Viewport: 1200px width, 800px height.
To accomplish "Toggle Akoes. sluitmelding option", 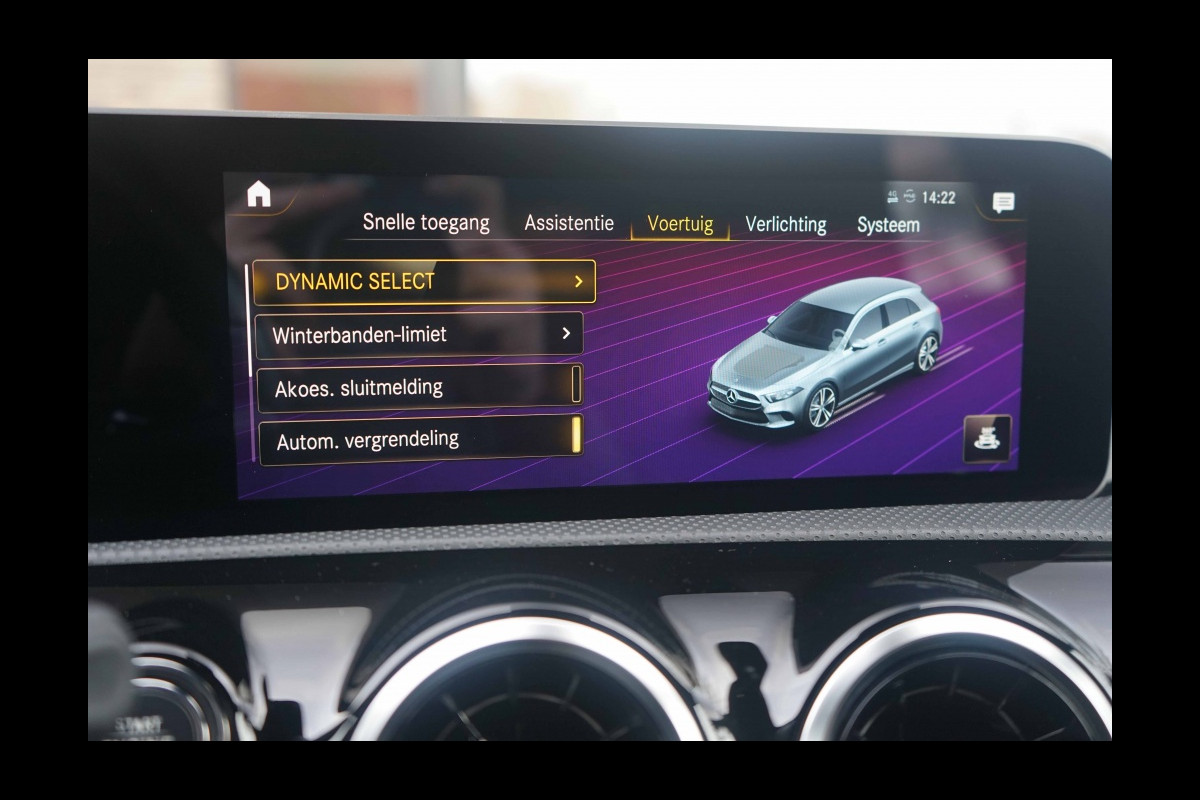I will (x=420, y=387).
